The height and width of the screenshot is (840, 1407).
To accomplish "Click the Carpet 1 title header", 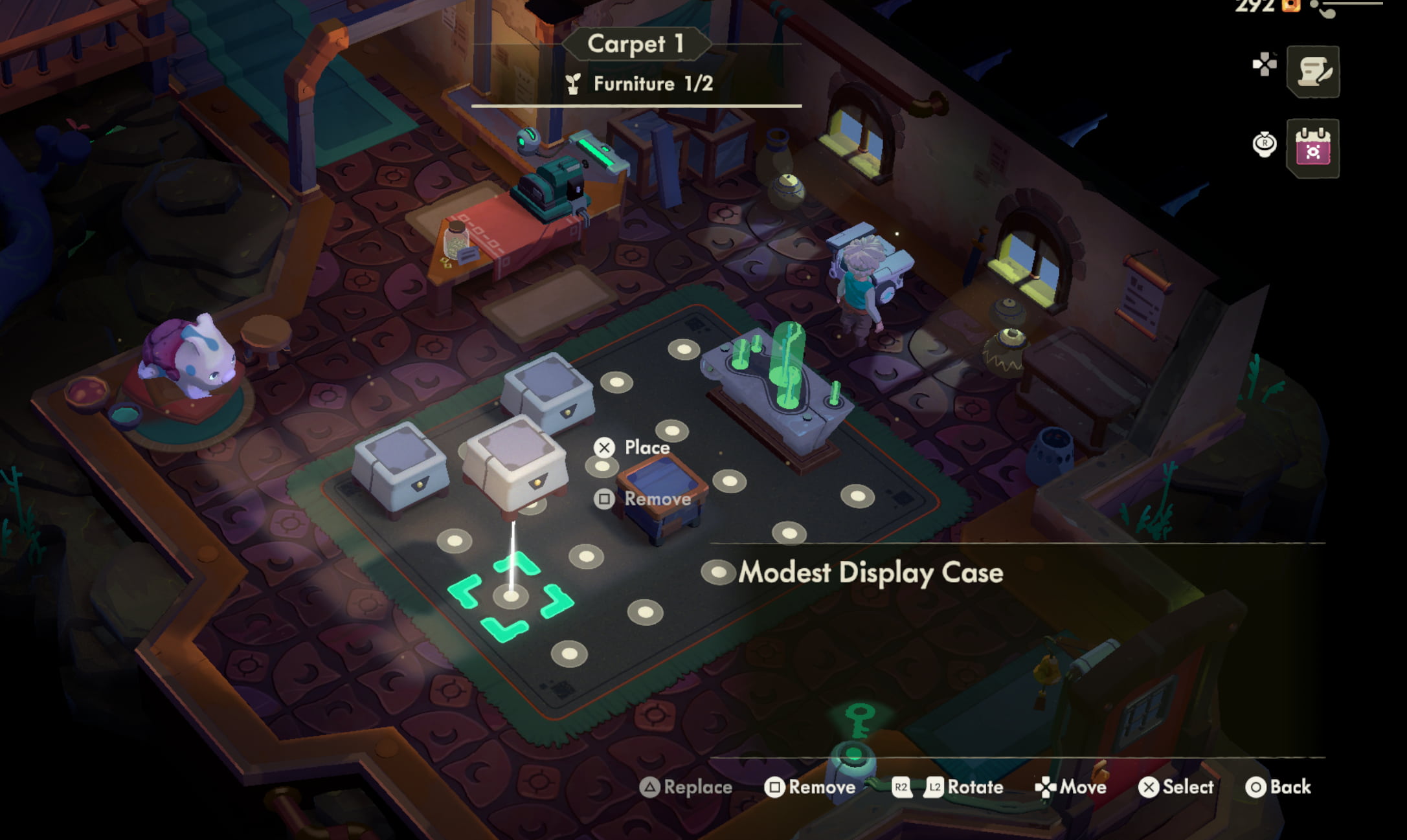I will click(x=636, y=43).
